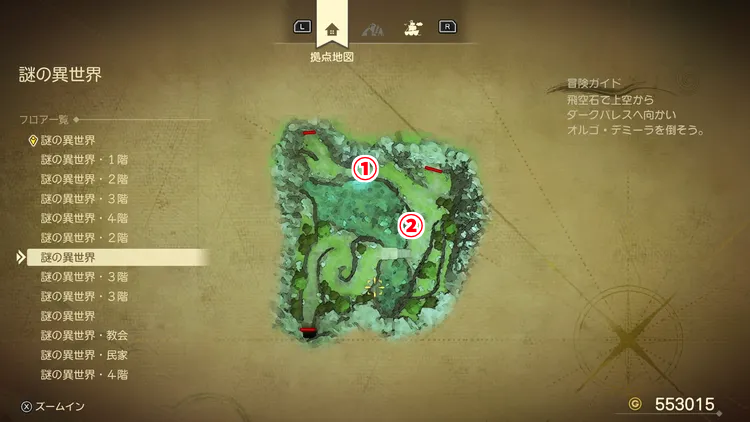The height and width of the screenshot is (422, 750).
Task: Select the 謎の異世界・教会 floor entry
Action: click(x=84, y=336)
